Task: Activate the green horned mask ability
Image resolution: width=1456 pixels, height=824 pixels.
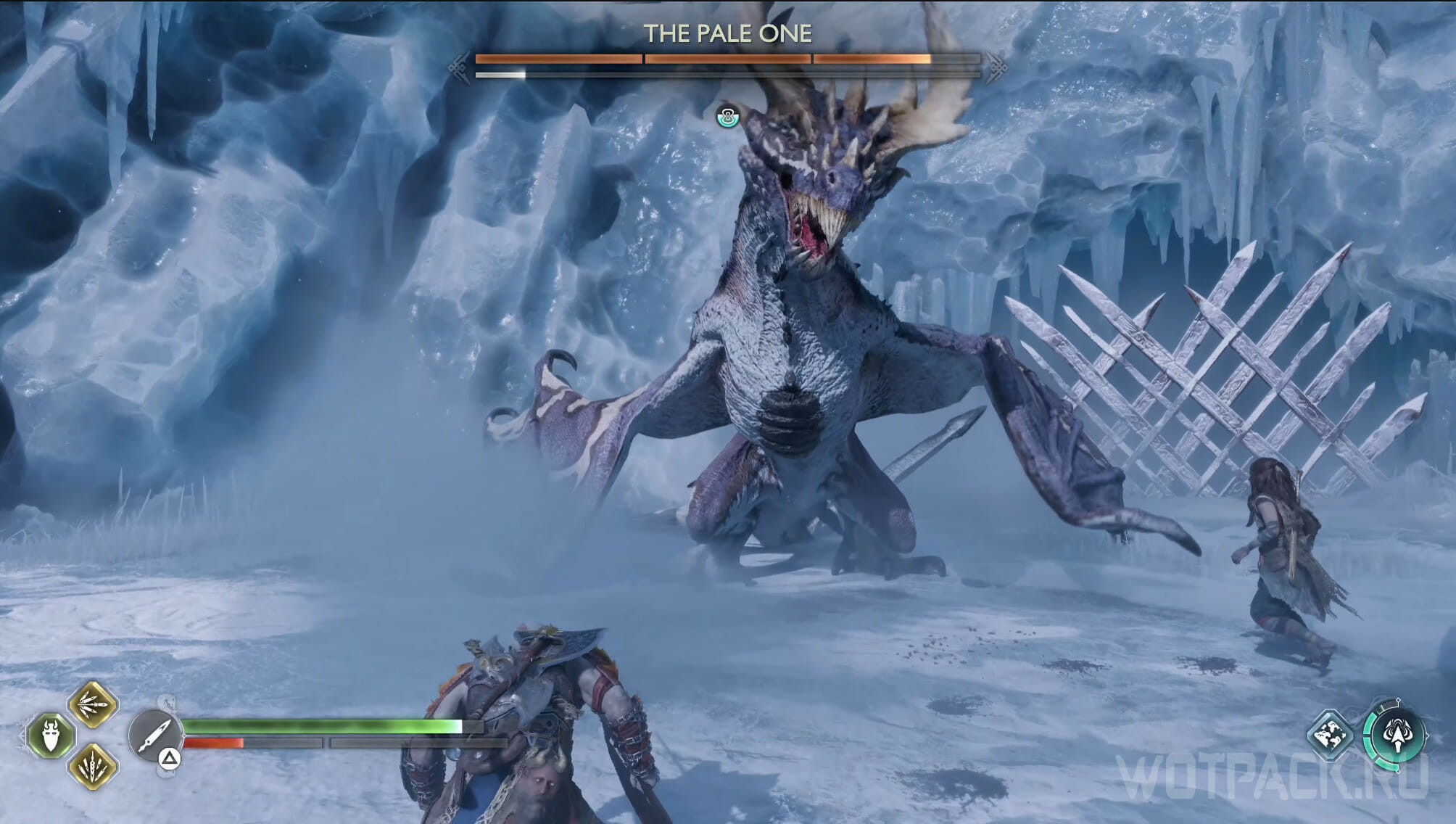Action: (x=51, y=735)
